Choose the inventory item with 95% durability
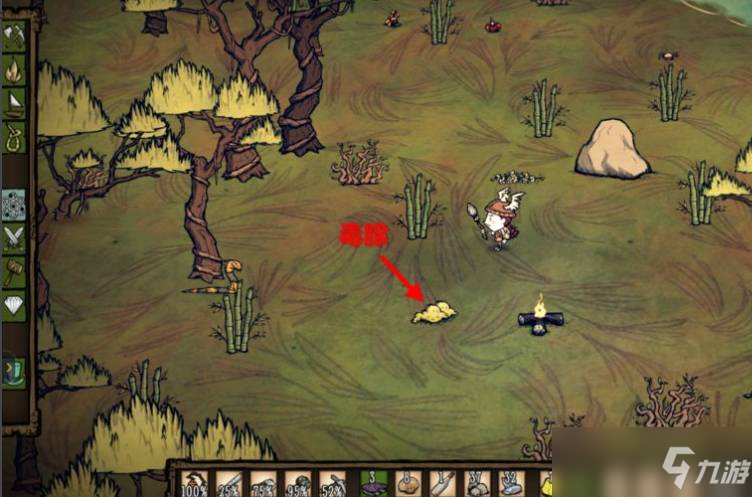Image resolution: width=752 pixels, height=497 pixels. click(298, 485)
